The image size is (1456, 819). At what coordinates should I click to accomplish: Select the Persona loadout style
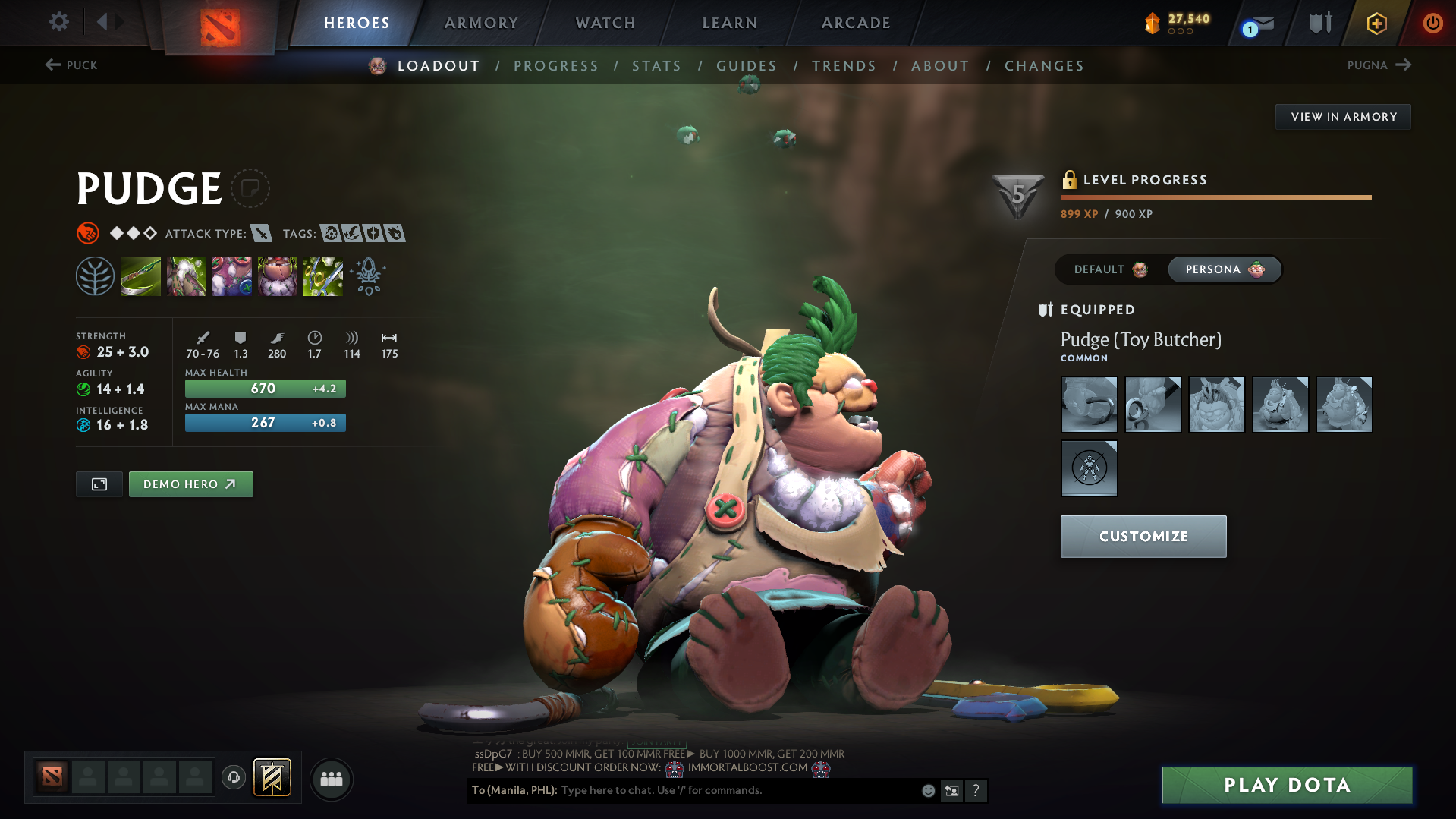click(x=1224, y=269)
